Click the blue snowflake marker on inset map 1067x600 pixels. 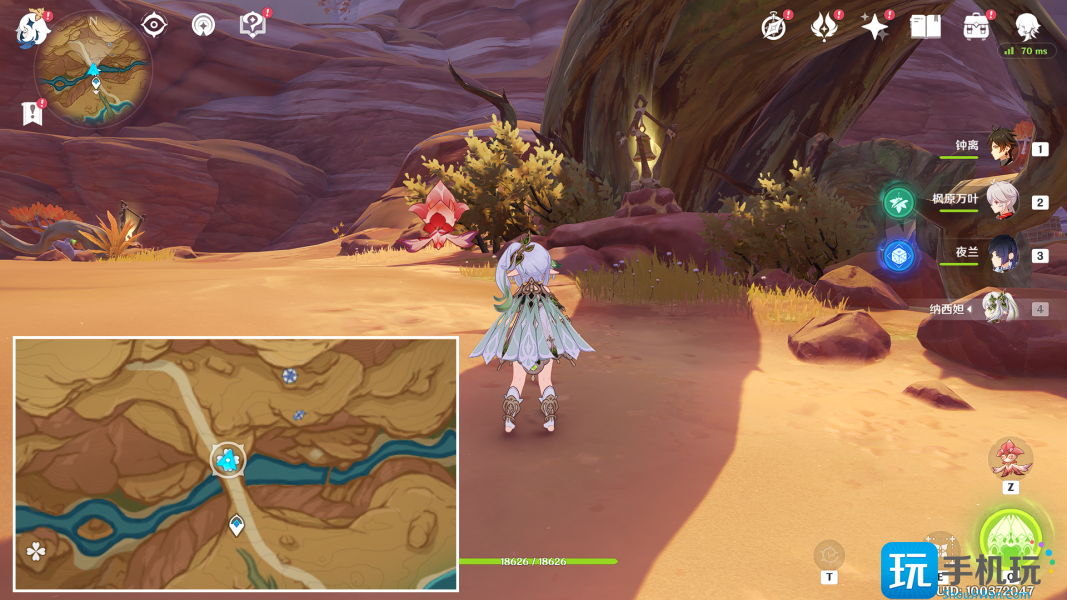[289, 375]
